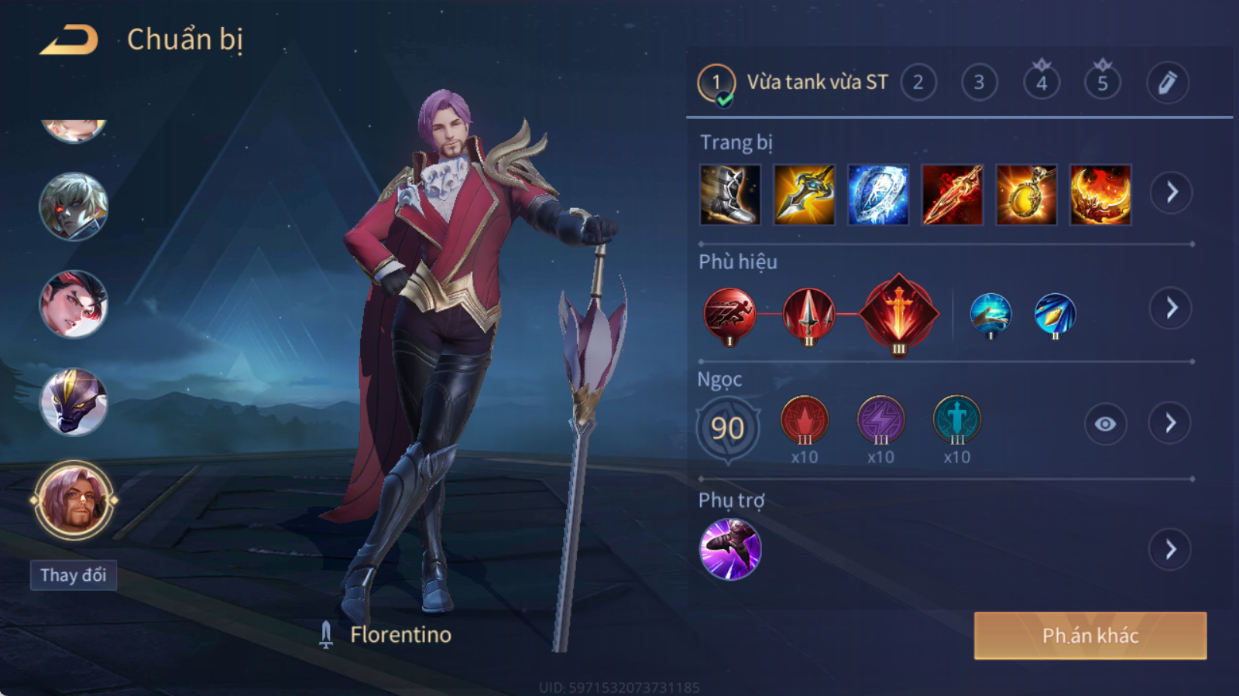This screenshot has width=1239, height=696.
Task: Open the Phù hiệu badge details arrow
Action: pos(1171,308)
